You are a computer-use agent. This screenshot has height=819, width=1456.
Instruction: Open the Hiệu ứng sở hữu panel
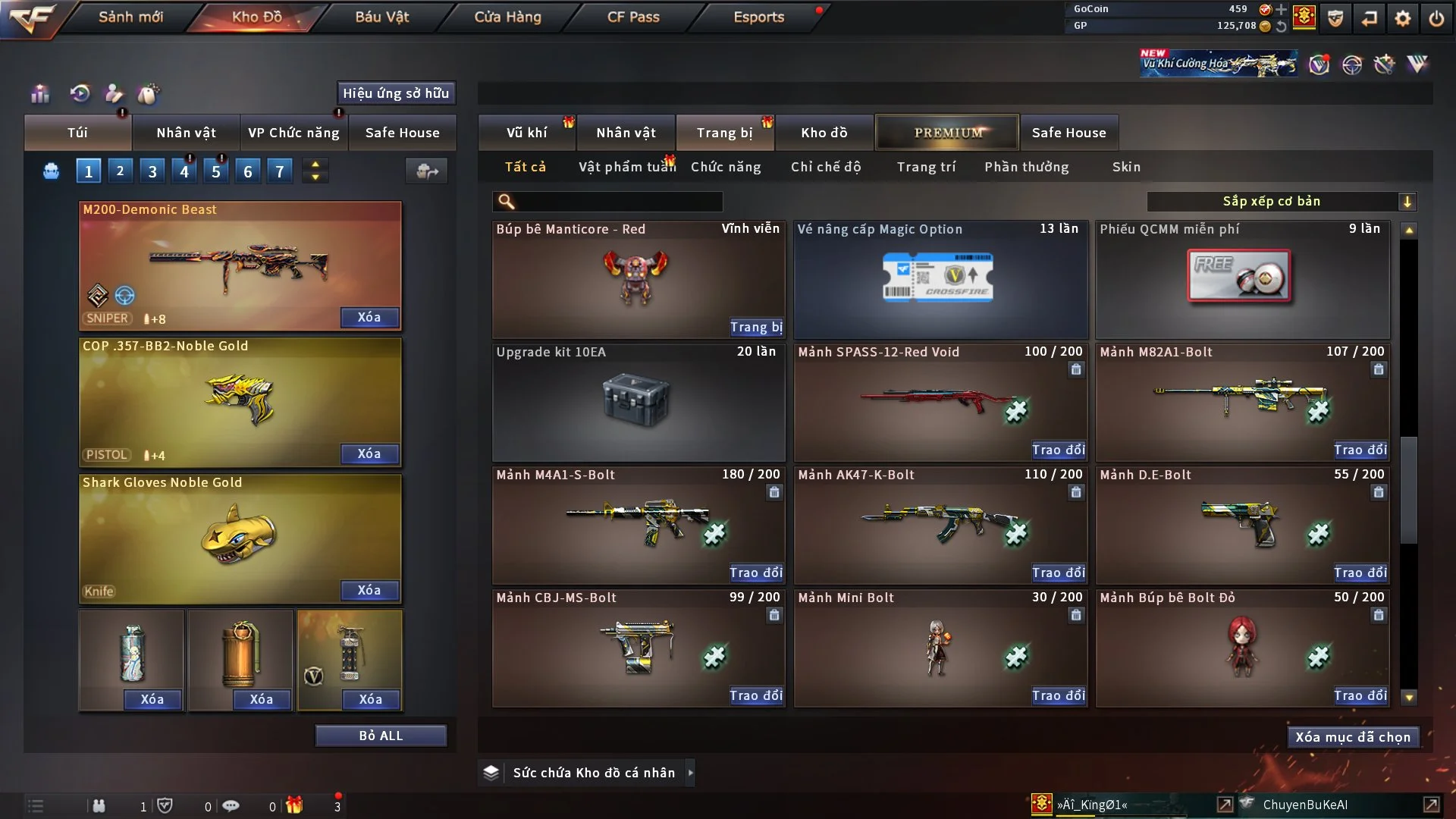coord(396,93)
